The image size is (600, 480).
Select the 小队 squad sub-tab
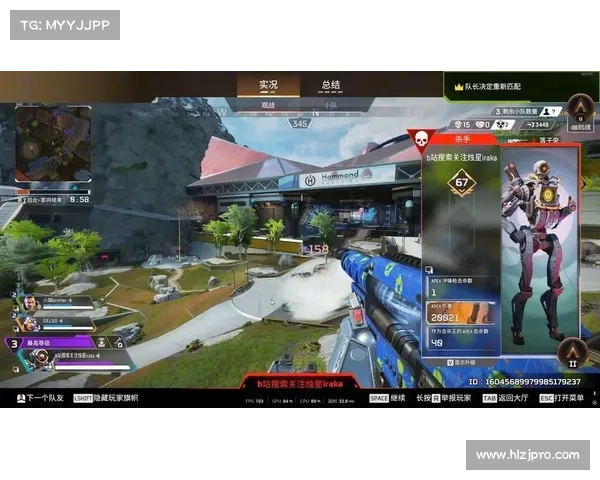(x=330, y=104)
